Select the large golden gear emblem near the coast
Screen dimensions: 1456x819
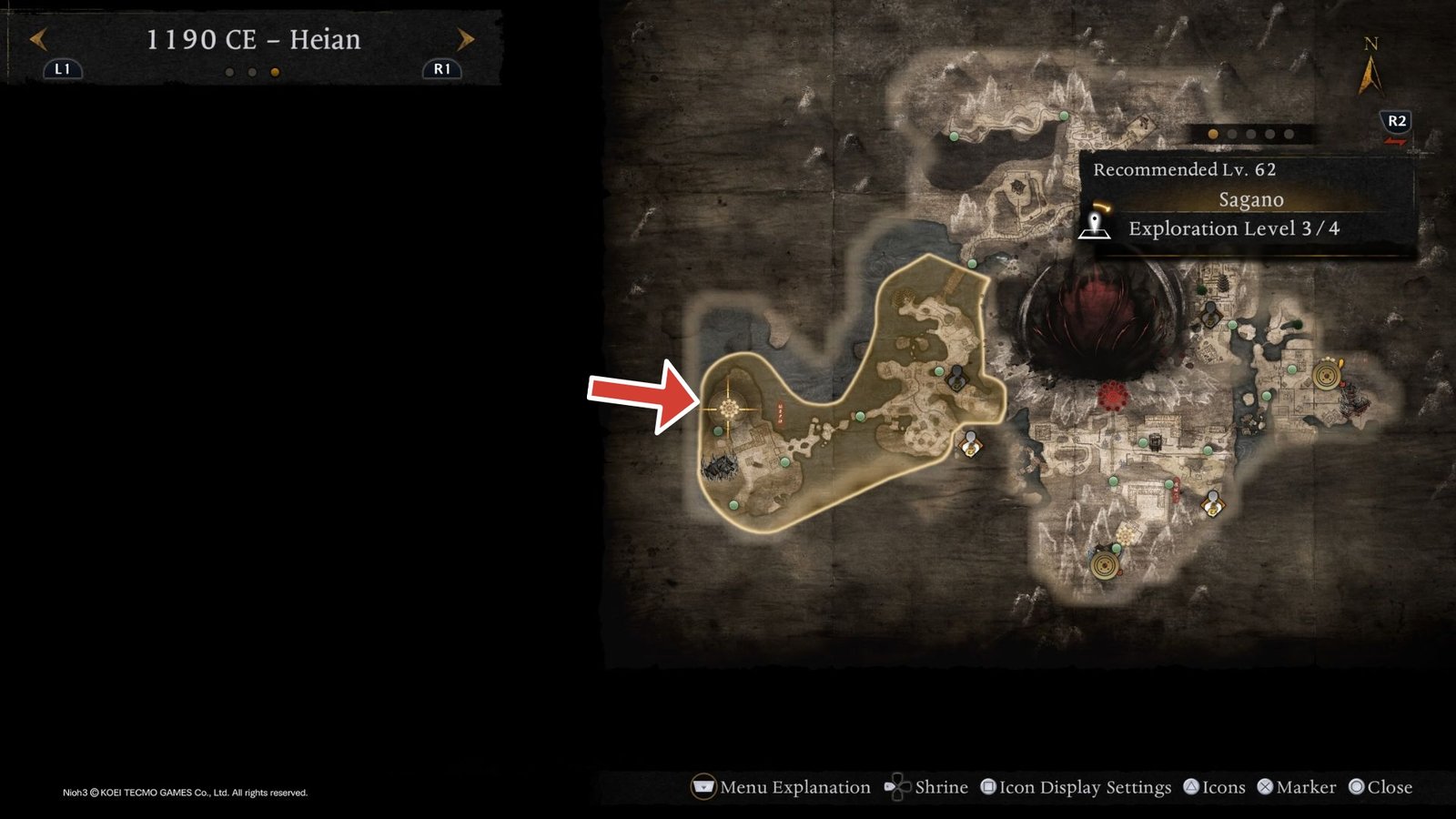pyautogui.click(x=1327, y=376)
